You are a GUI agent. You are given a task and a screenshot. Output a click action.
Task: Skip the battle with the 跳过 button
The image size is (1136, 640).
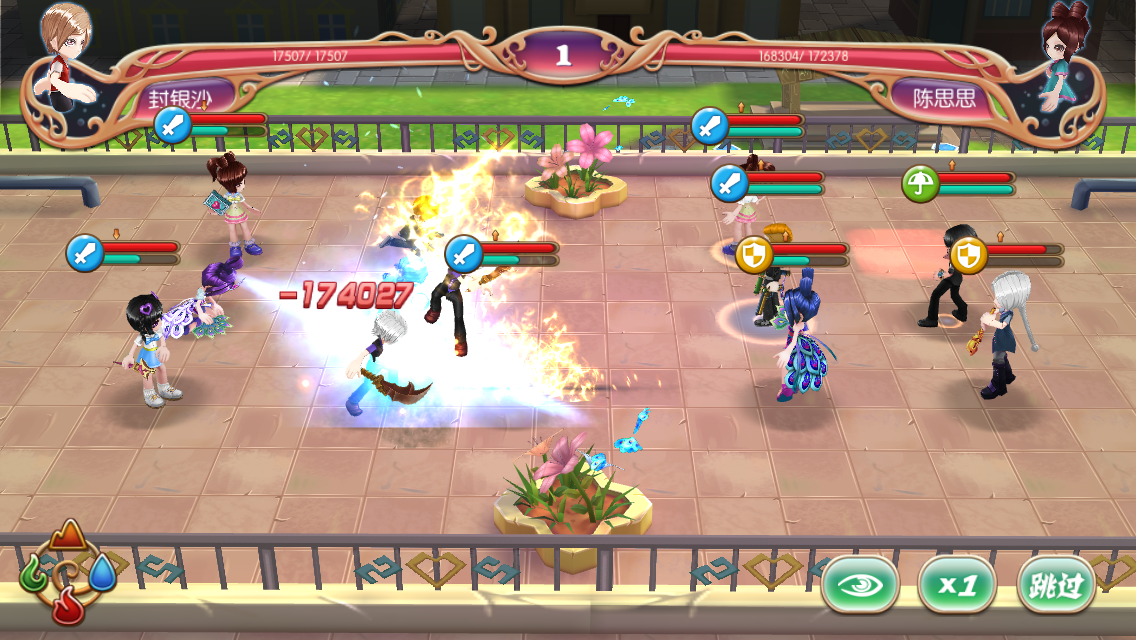(x=1056, y=585)
